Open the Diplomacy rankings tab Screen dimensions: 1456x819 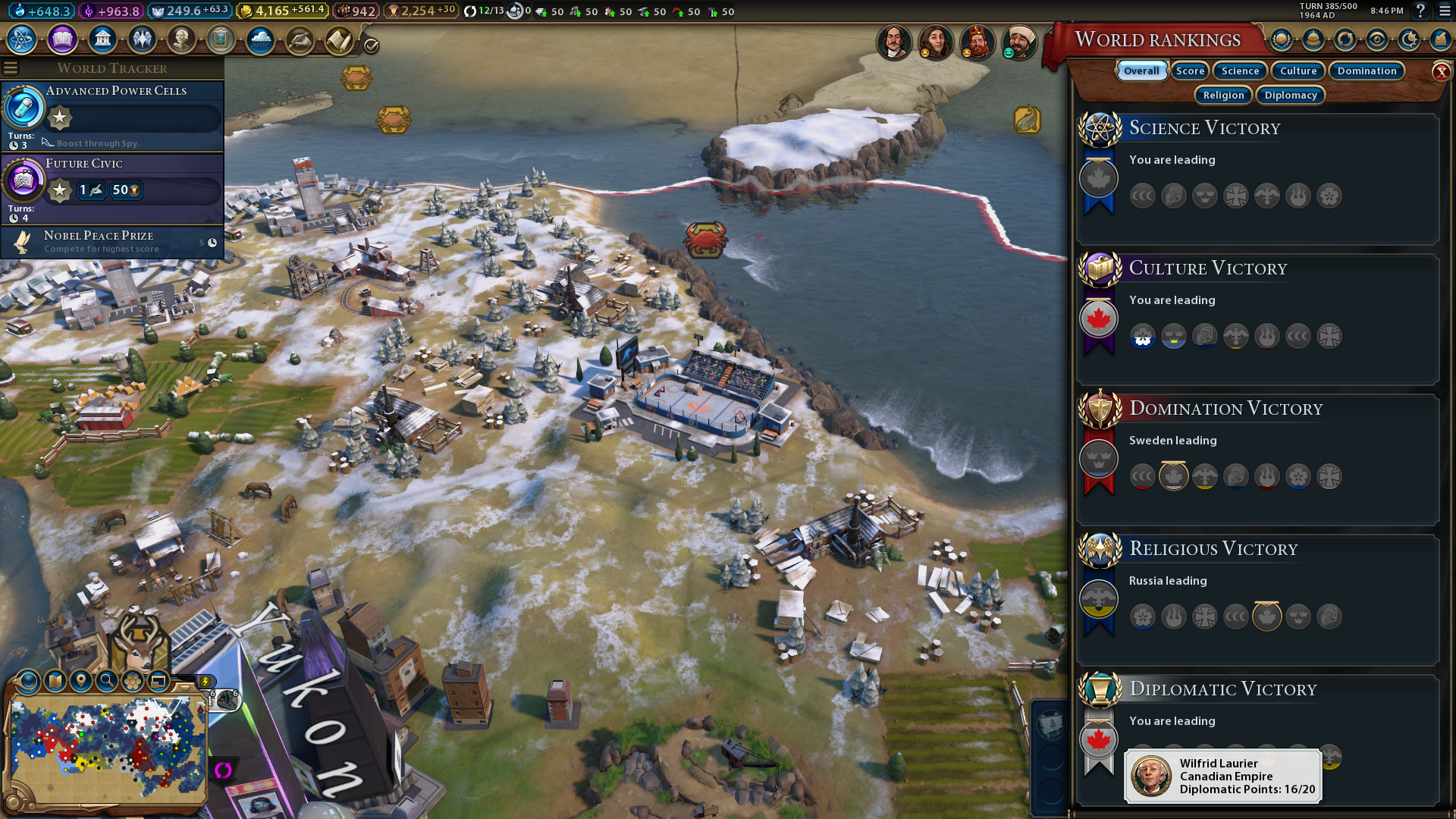[1291, 96]
